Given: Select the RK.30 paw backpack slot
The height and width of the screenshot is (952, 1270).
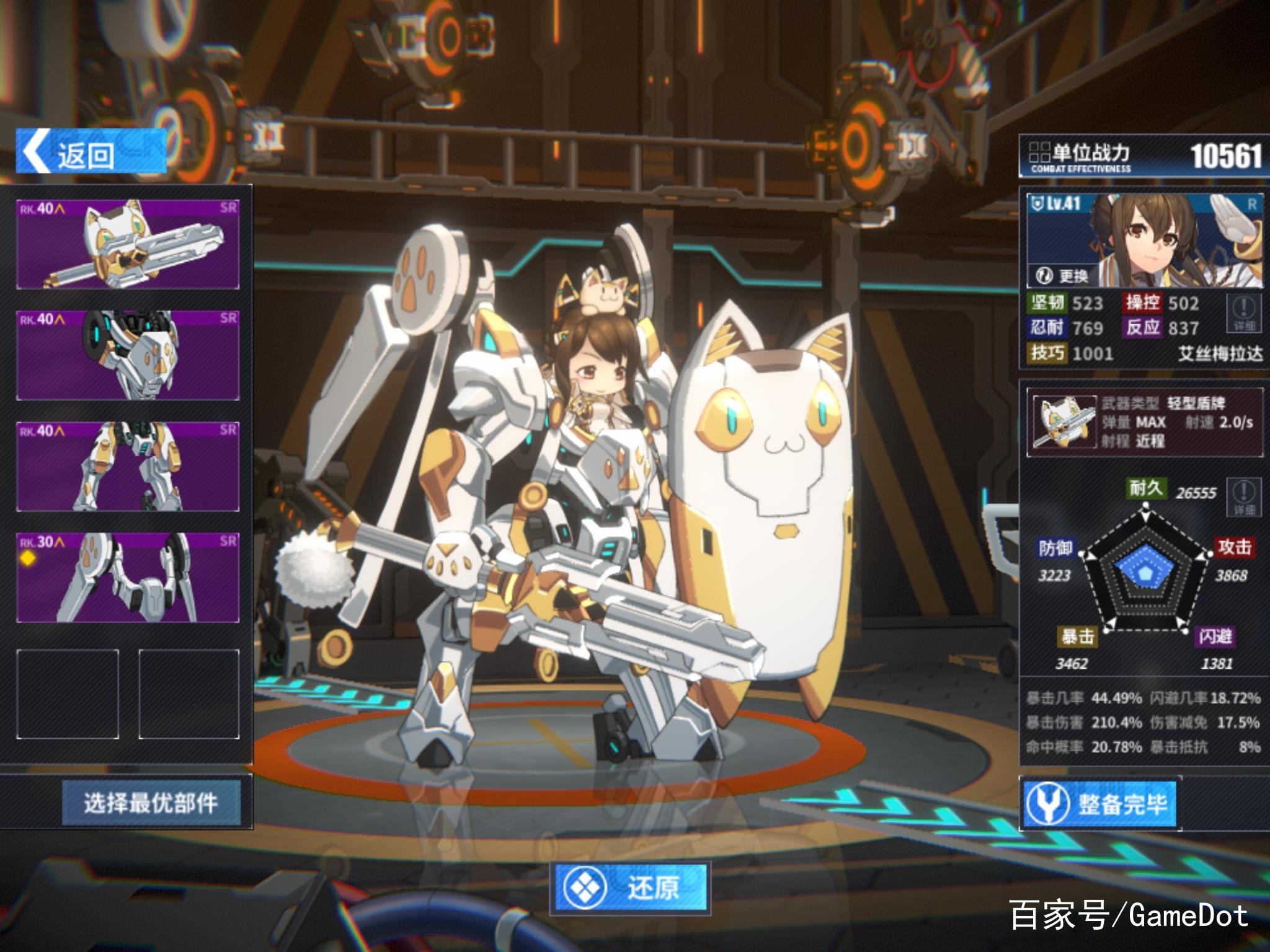Looking at the screenshot, I should click(x=128, y=578).
